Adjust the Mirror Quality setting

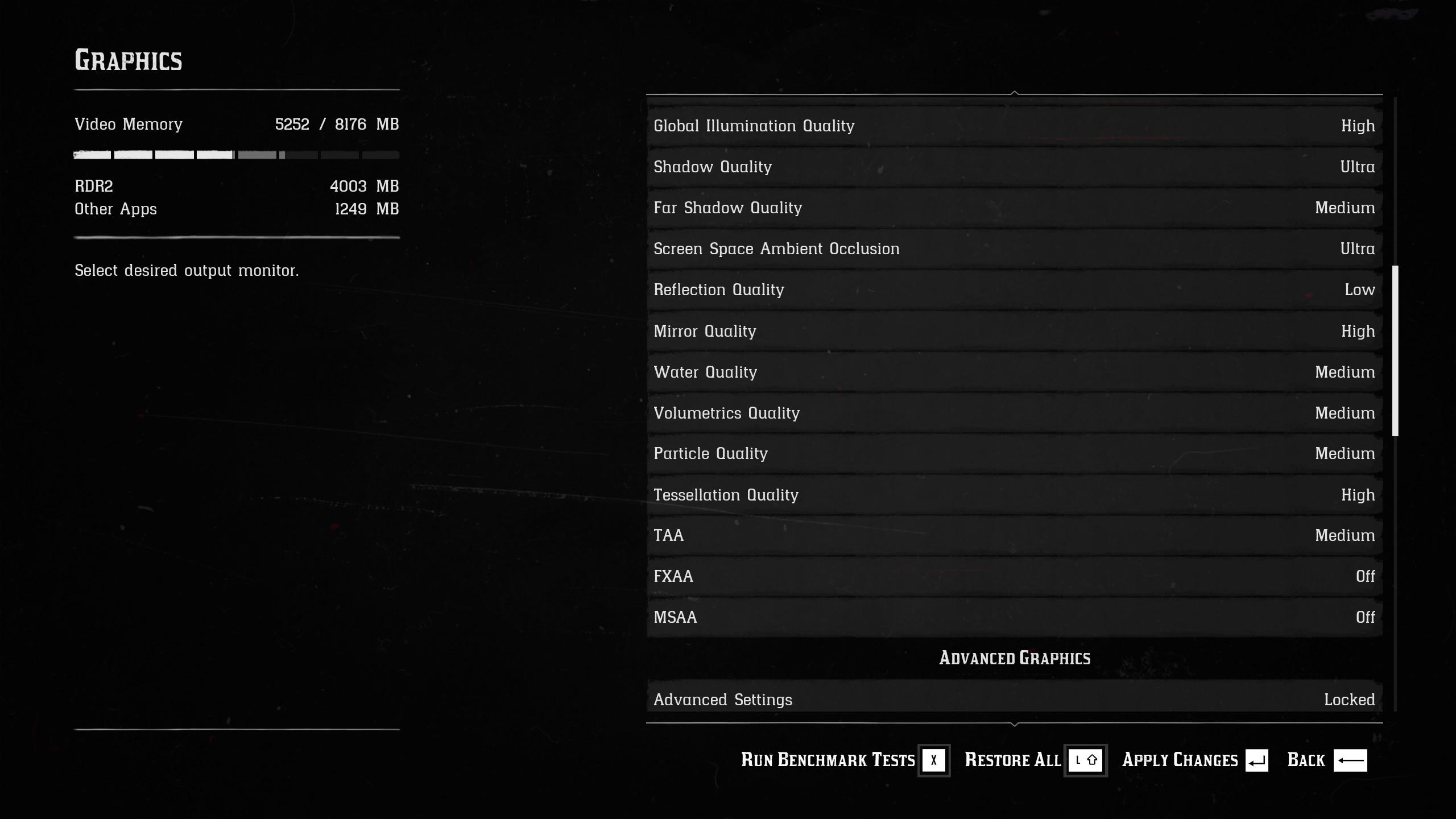[x=1014, y=331]
